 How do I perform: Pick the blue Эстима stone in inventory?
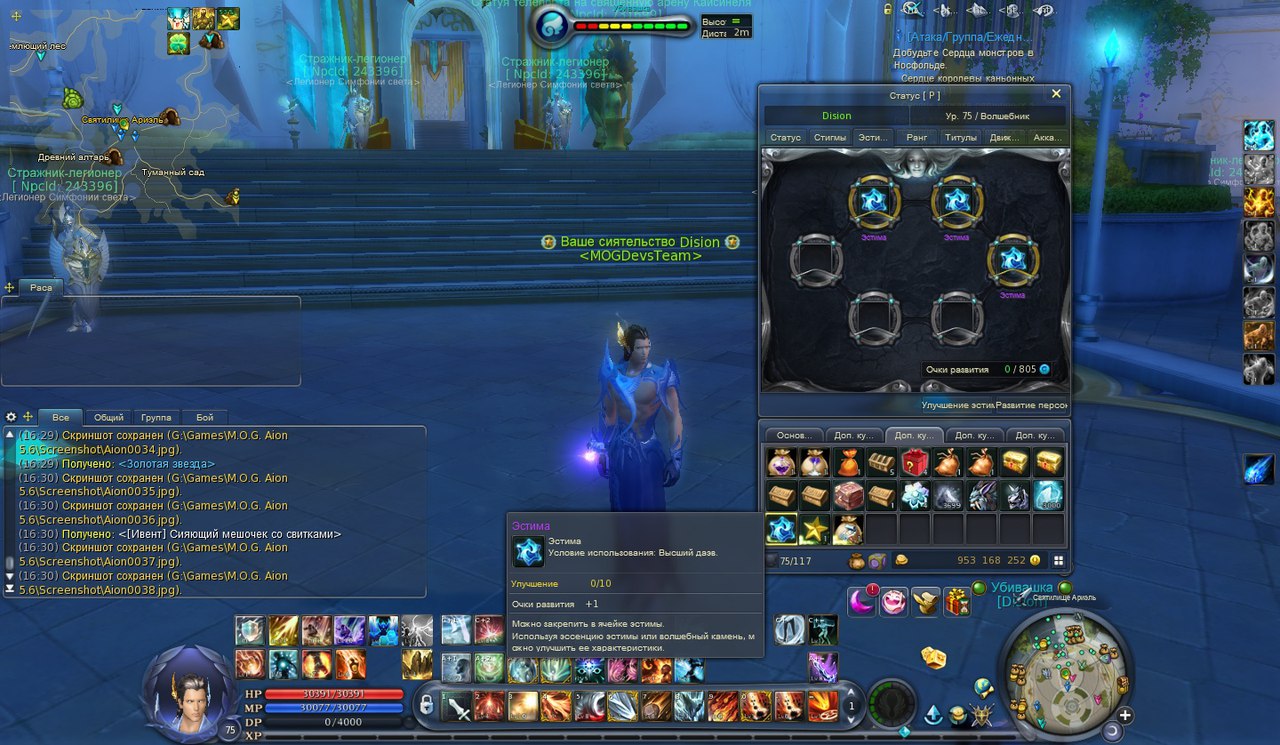coord(781,529)
